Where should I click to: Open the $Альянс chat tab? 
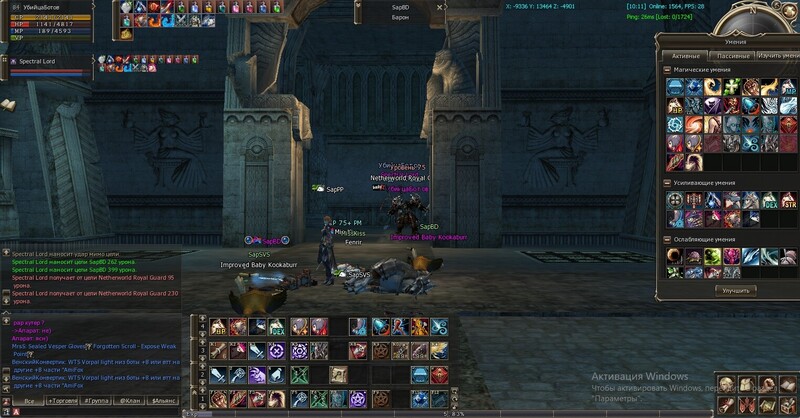166,399
